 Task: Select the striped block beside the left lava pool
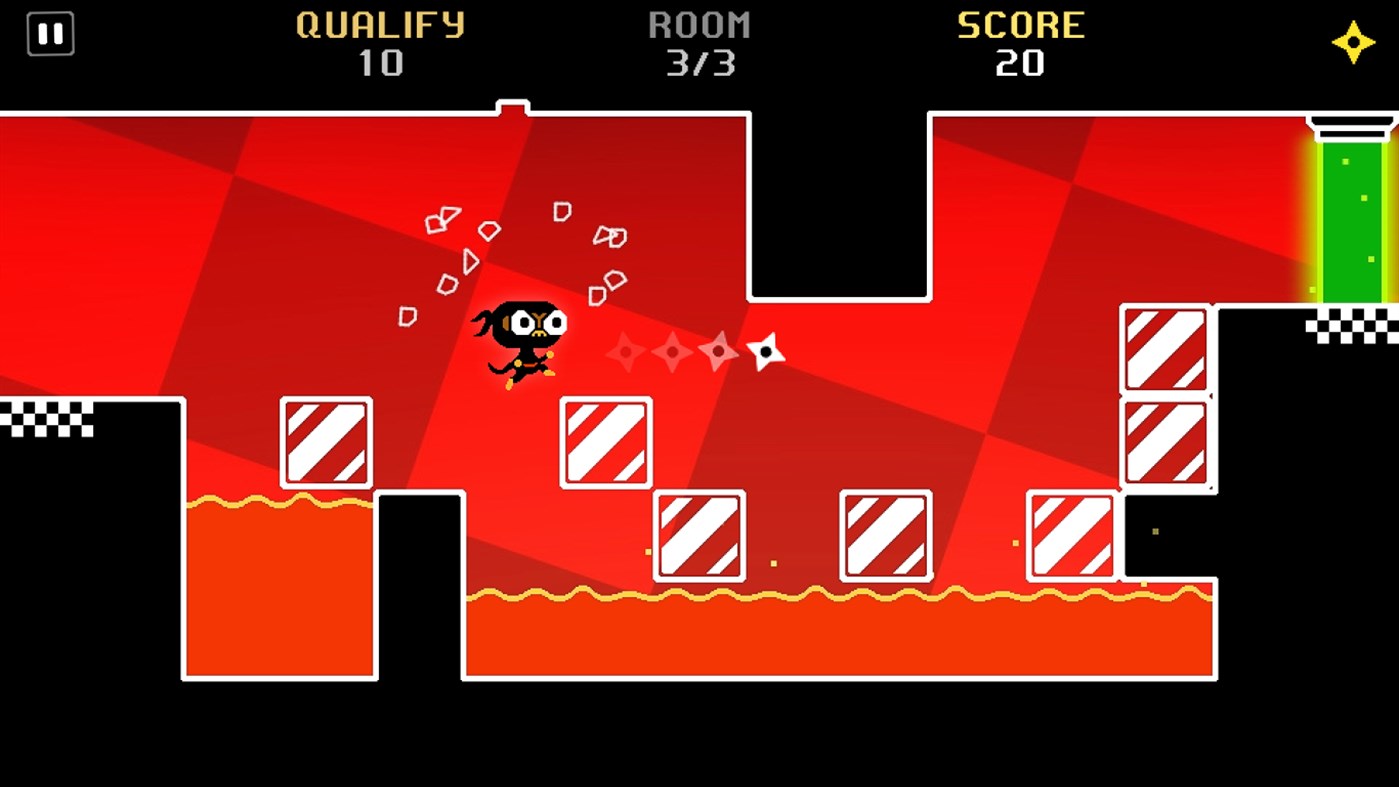(x=326, y=443)
